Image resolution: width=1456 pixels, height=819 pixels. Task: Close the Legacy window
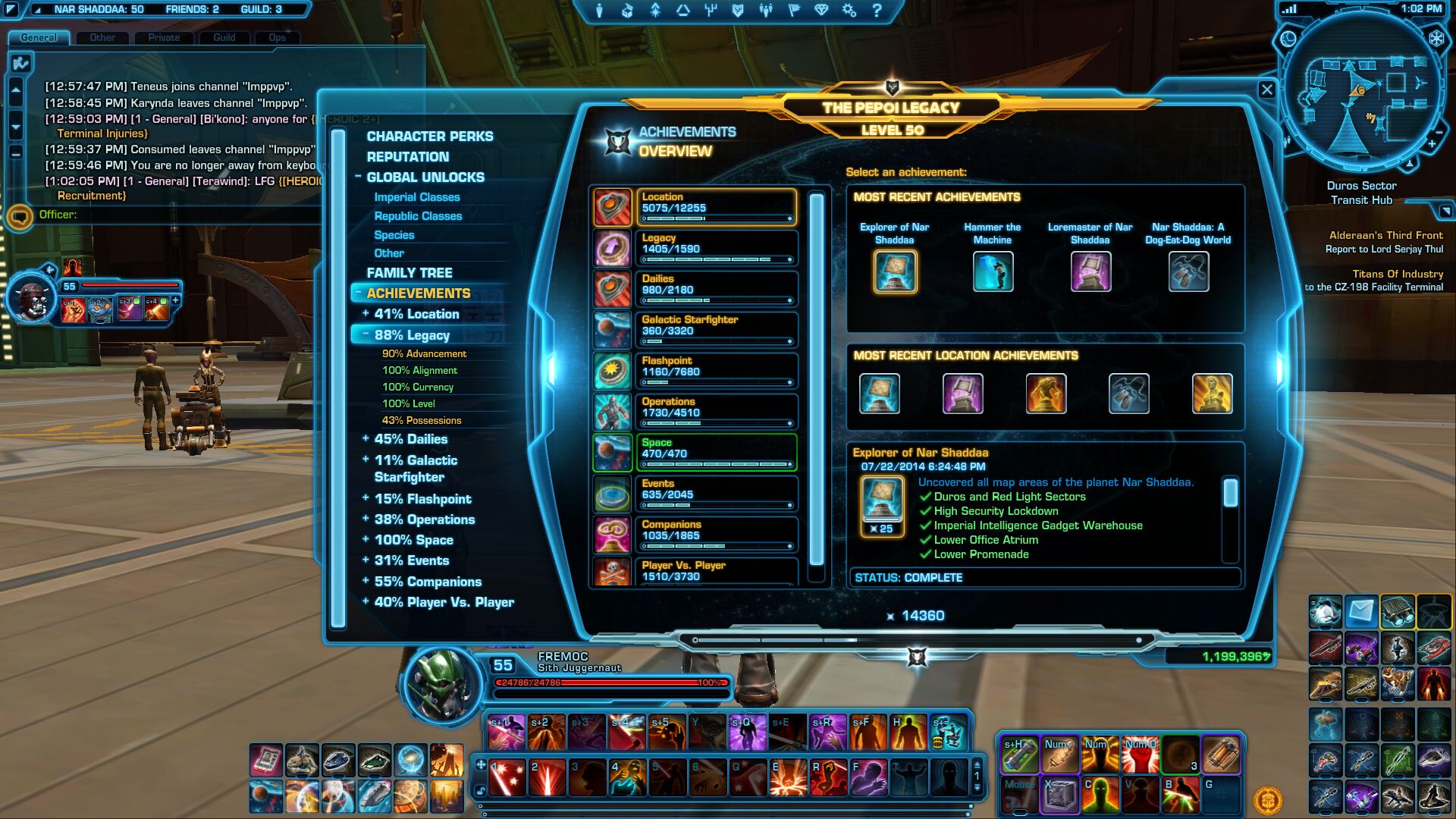tap(1266, 90)
